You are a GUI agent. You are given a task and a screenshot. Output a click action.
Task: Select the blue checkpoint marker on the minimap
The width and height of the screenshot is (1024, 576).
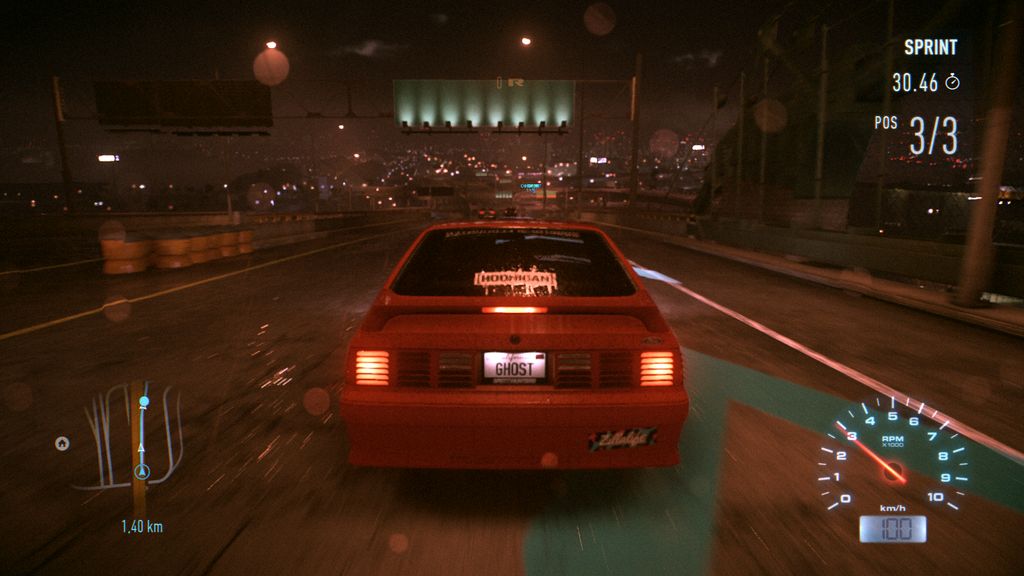(x=144, y=402)
